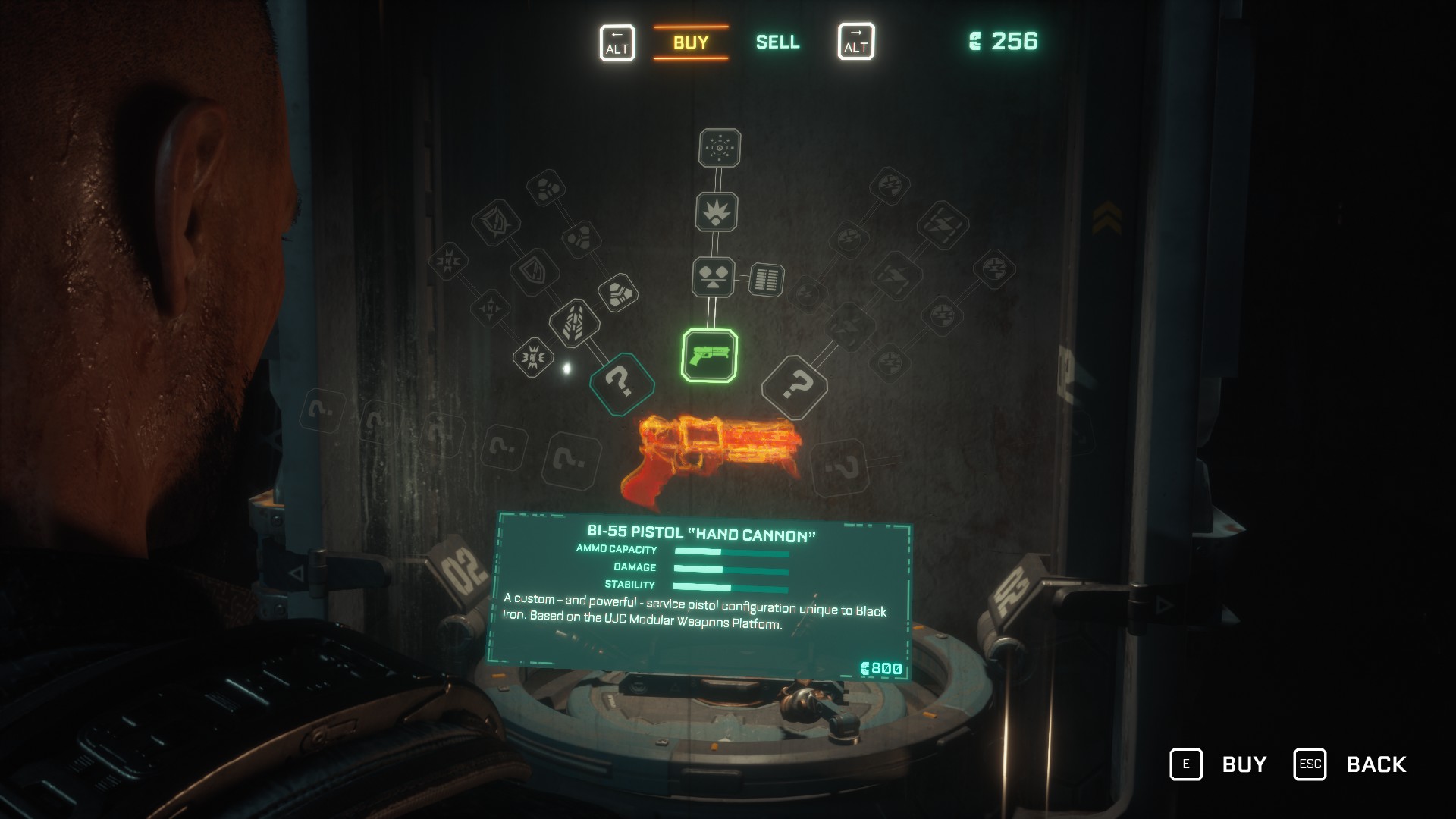Select the green Hand Cannon pistol node
1456x819 pixels.
coord(710,356)
